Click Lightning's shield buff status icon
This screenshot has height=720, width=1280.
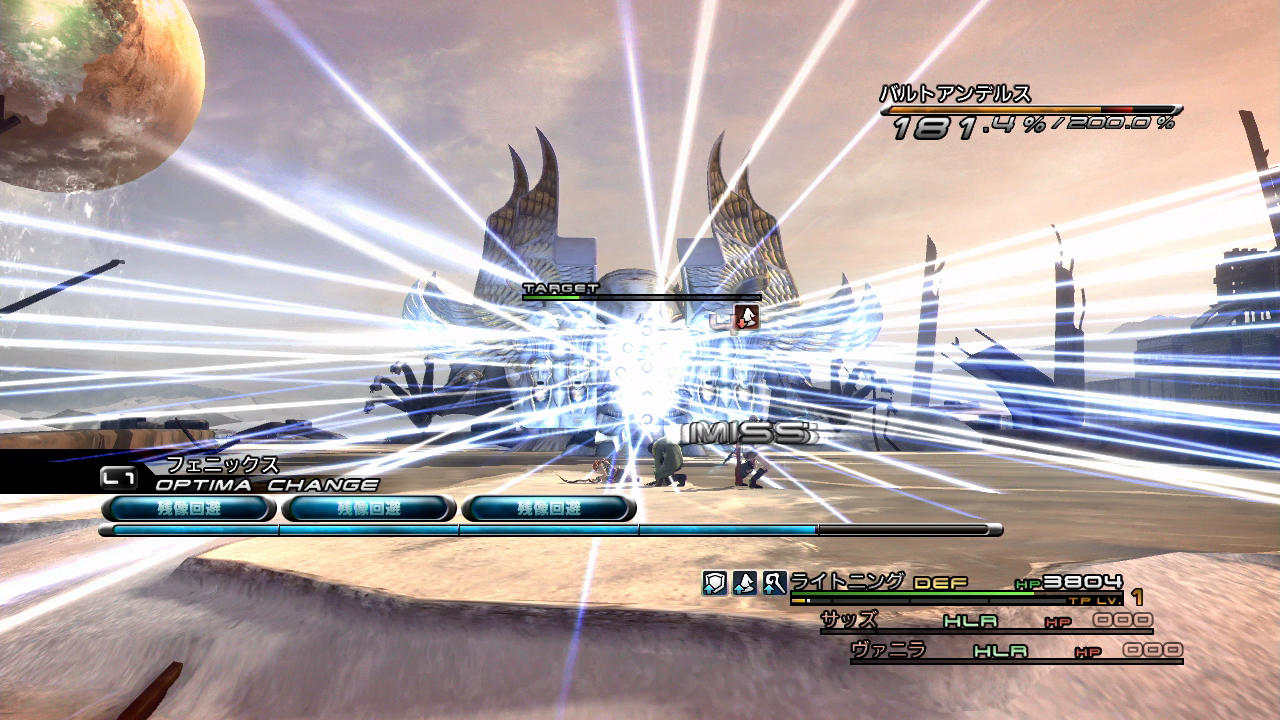pyautogui.click(x=714, y=584)
